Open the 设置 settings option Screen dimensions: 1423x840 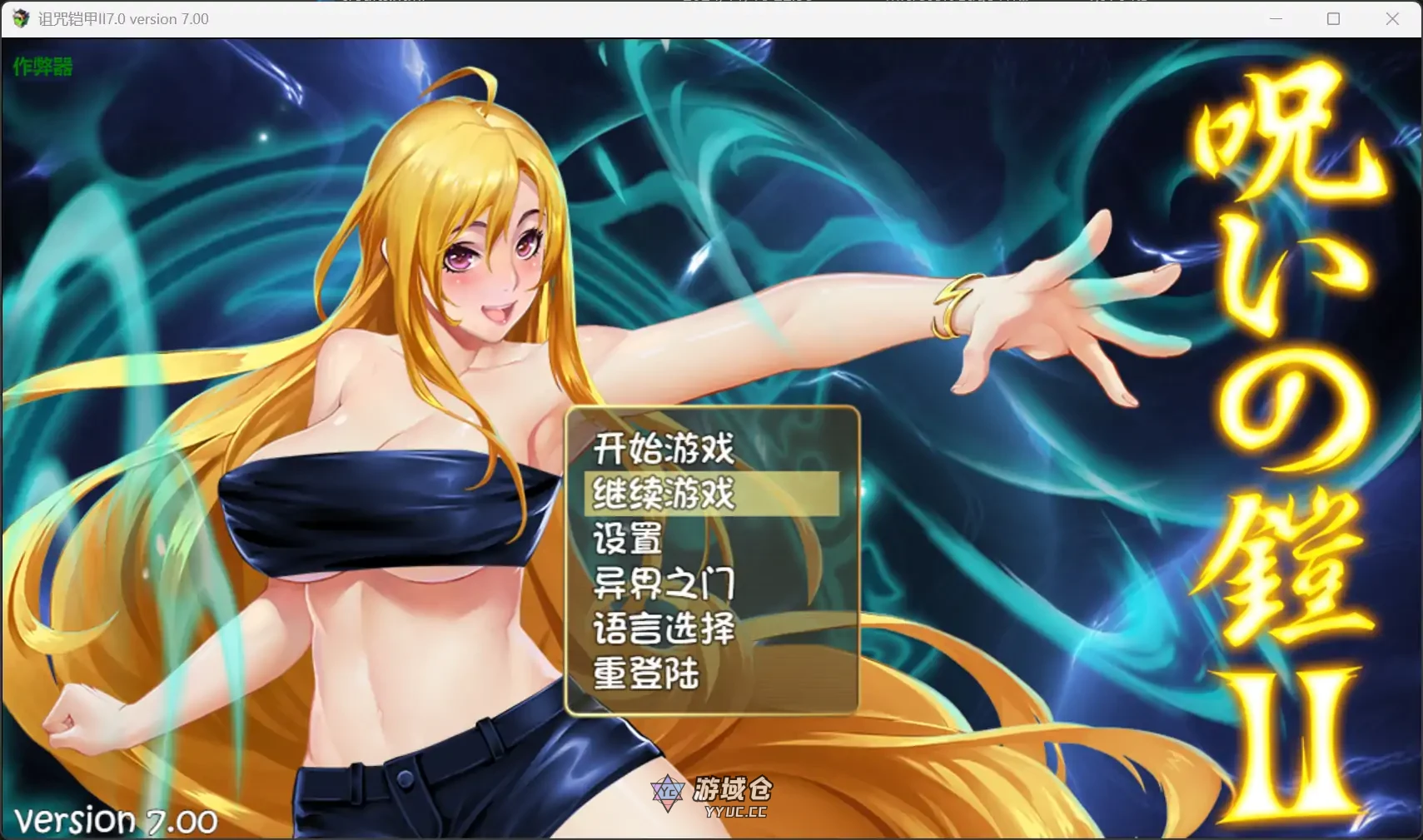pyautogui.click(x=626, y=539)
